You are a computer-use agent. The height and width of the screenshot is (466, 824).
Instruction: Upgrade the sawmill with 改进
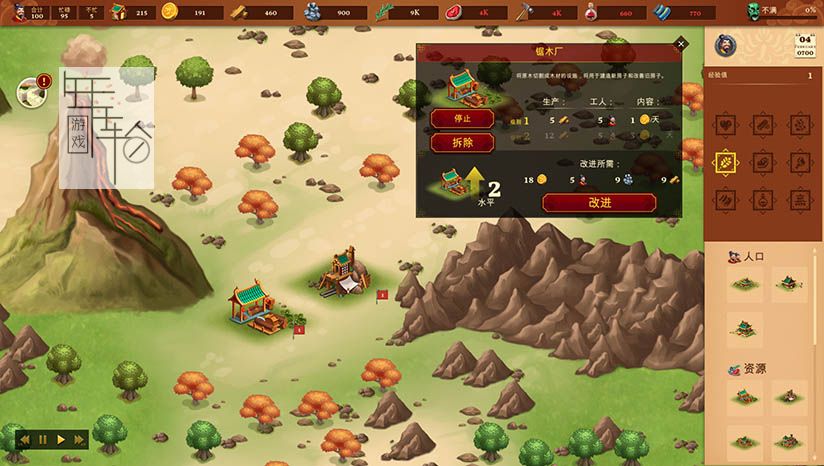coord(599,202)
